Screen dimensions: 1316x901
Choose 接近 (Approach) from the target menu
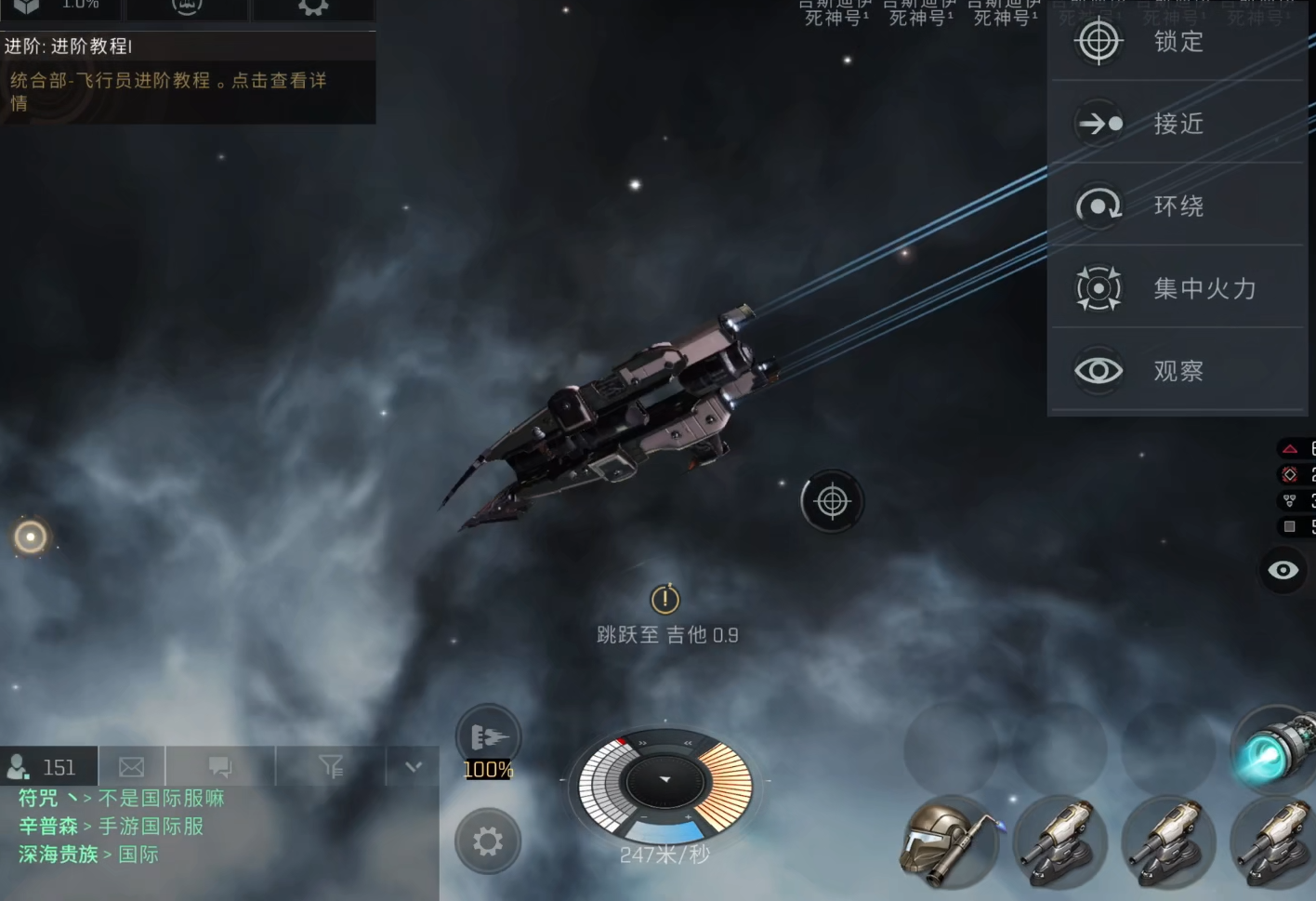(x=1177, y=124)
